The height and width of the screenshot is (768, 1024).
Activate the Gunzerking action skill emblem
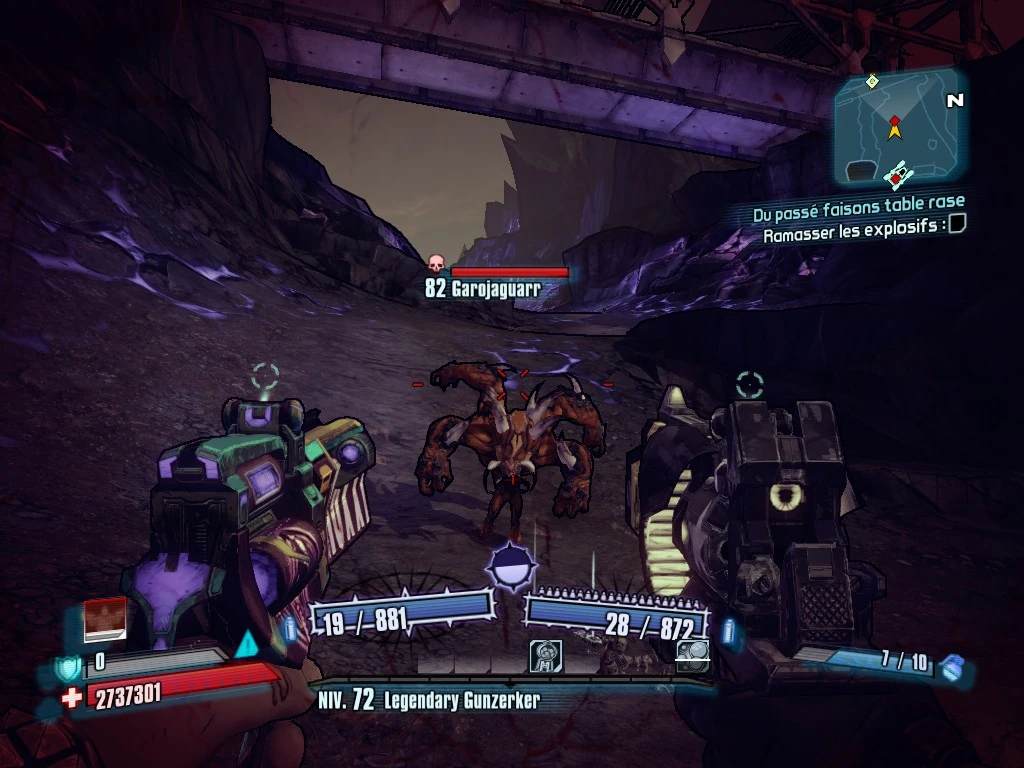point(511,568)
